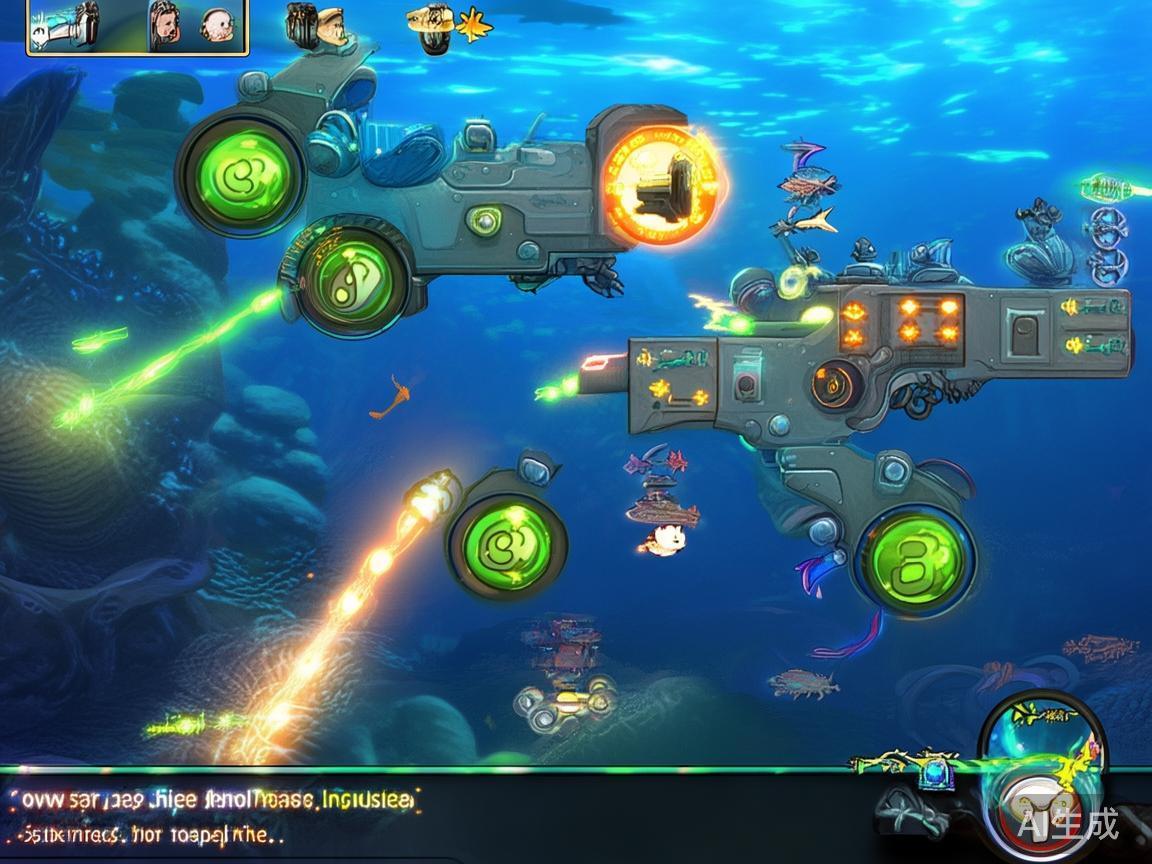The height and width of the screenshot is (864, 1152).
Task: Click the dark helmet and blond head icon
Action: [x=314, y=26]
